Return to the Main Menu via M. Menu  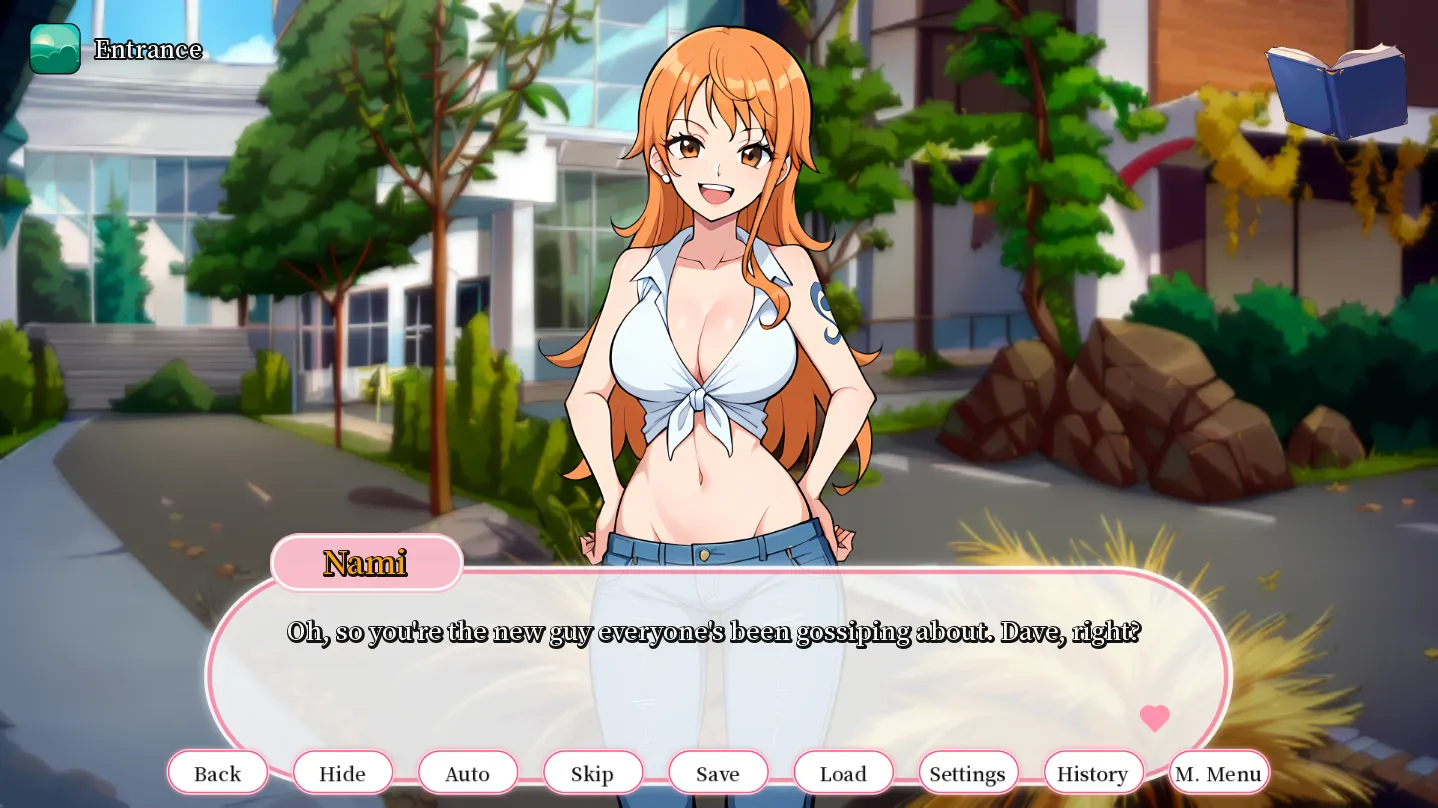(x=1218, y=772)
